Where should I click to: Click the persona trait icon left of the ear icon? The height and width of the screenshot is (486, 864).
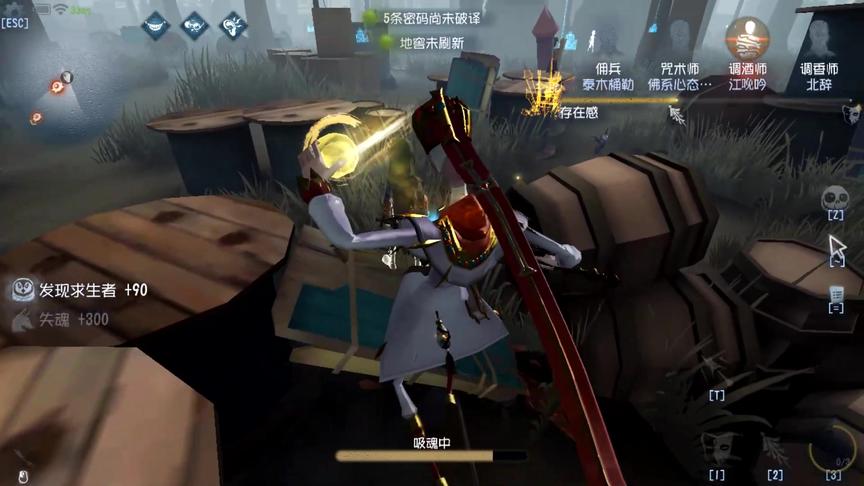coord(194,24)
